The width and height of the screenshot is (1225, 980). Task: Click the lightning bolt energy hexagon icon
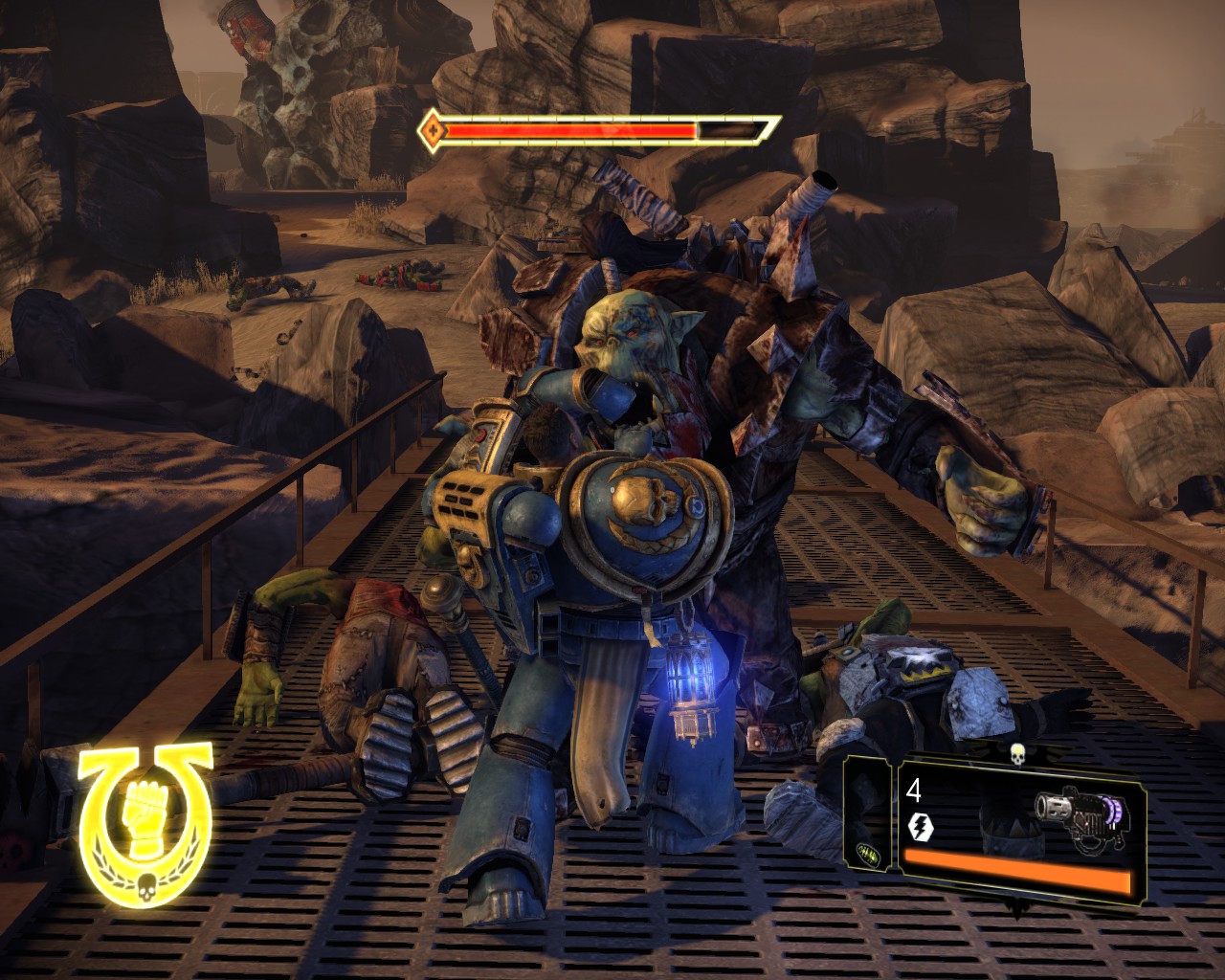[x=920, y=825]
